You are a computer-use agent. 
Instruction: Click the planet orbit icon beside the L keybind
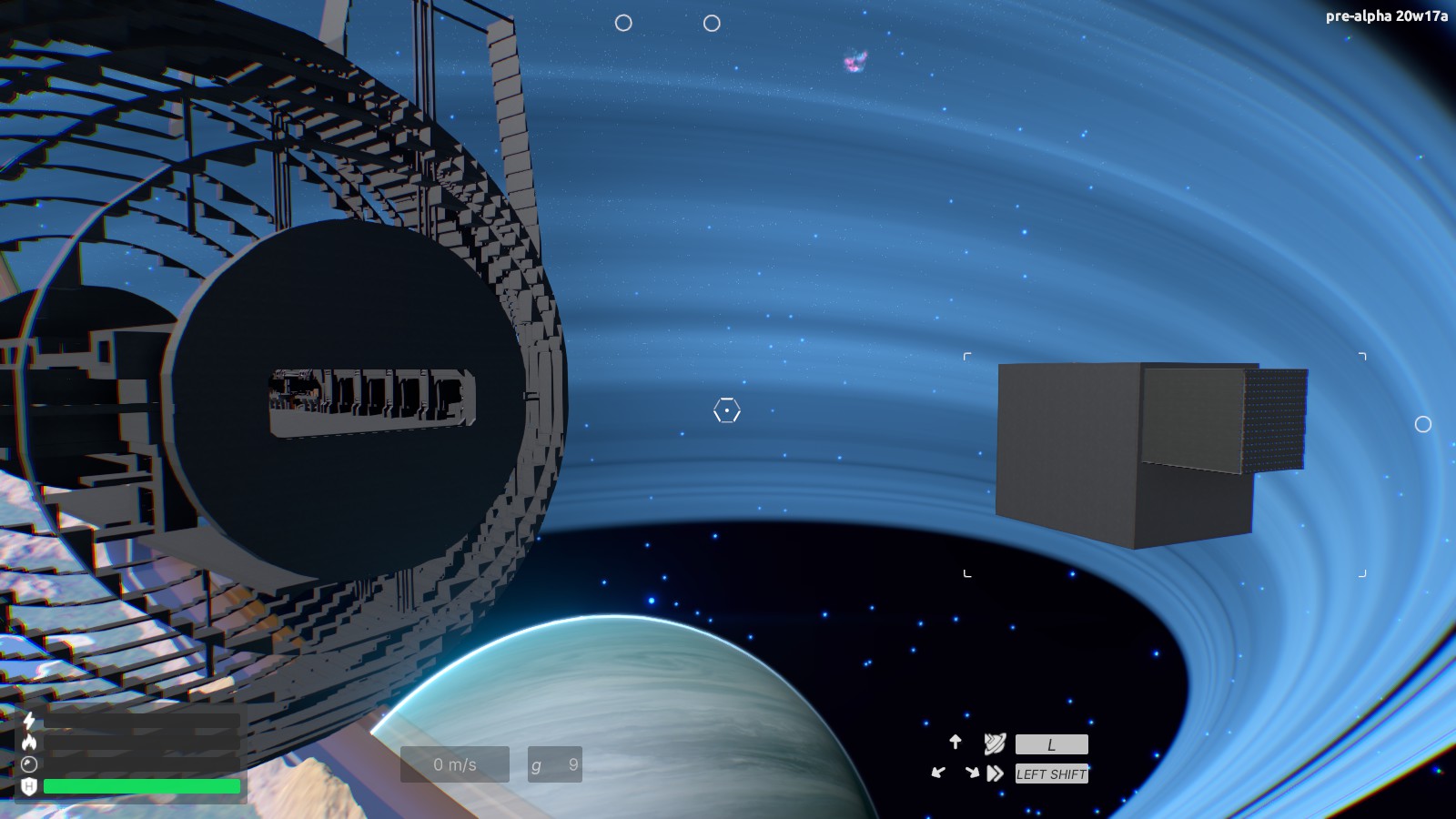tap(995, 743)
